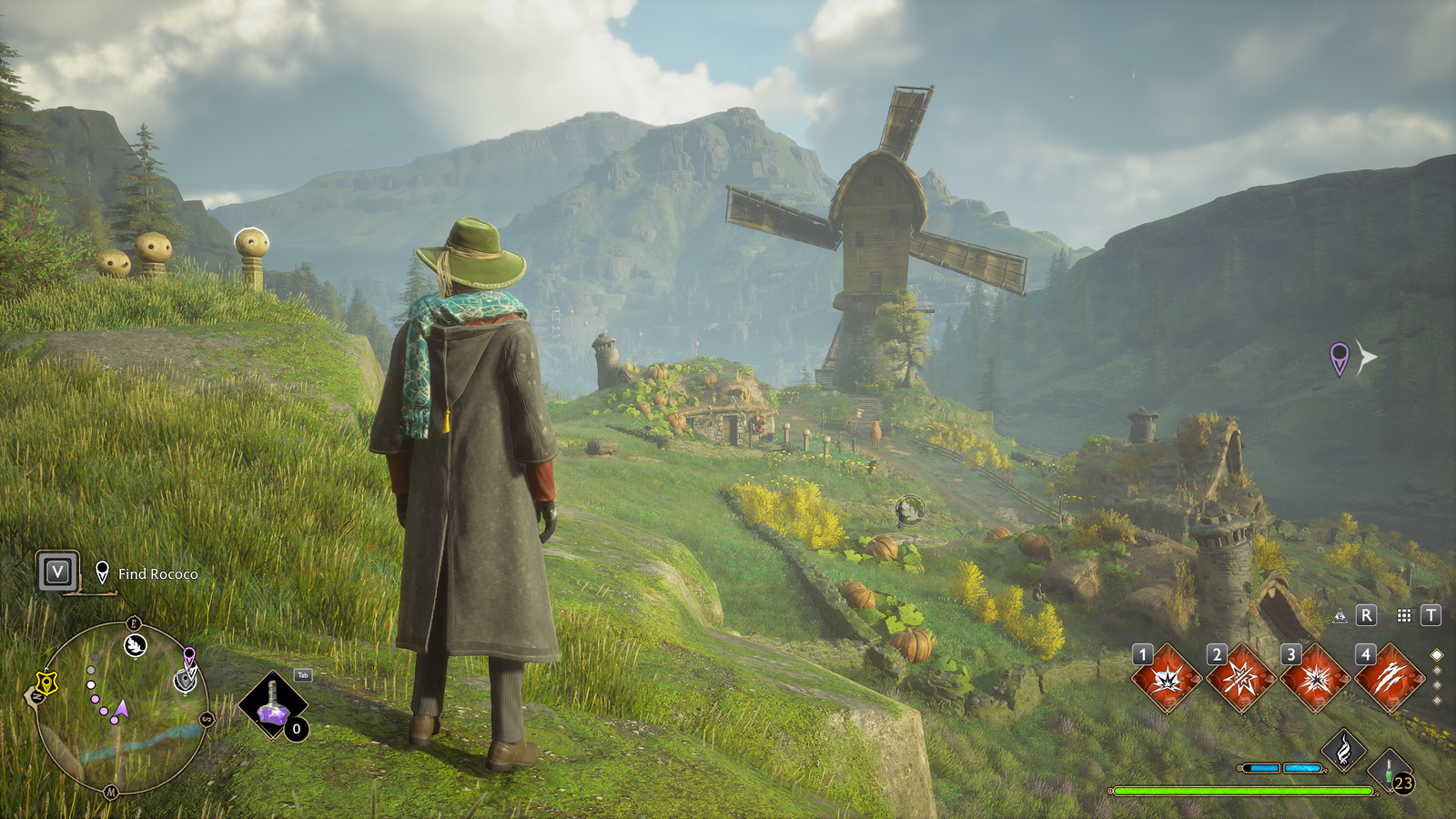This screenshot has height=819, width=1456.
Task: Open the spell grid icon
Action: click(1404, 616)
